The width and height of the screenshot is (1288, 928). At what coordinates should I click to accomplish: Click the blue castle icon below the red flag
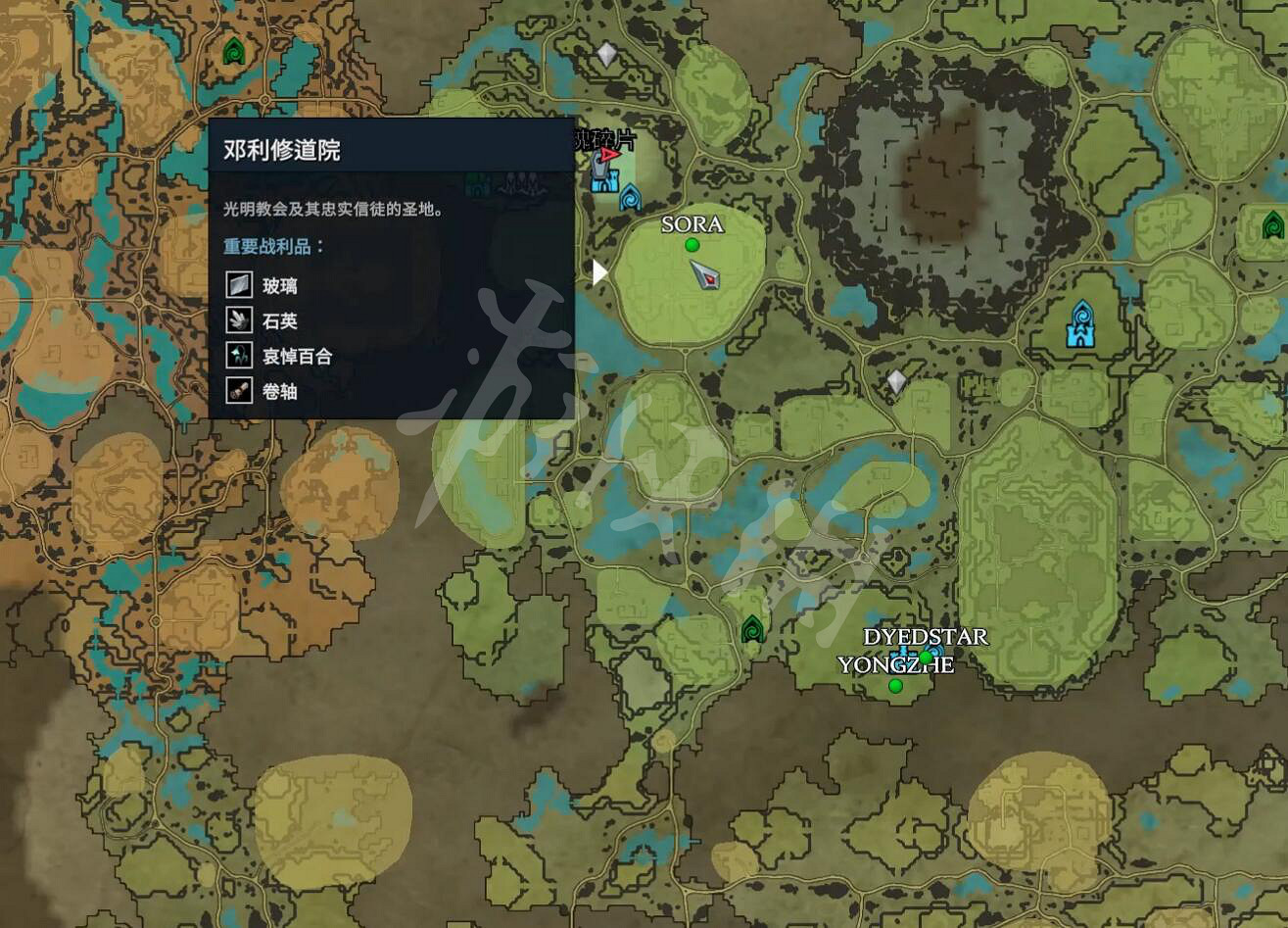click(x=605, y=184)
